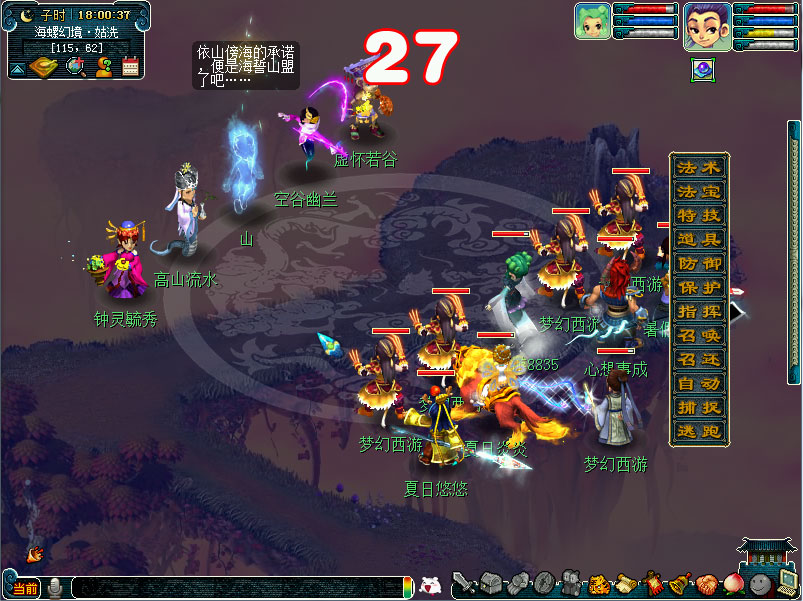Open the sword icon in the bottom toolbar
This screenshot has width=803, height=601.
tap(463, 584)
